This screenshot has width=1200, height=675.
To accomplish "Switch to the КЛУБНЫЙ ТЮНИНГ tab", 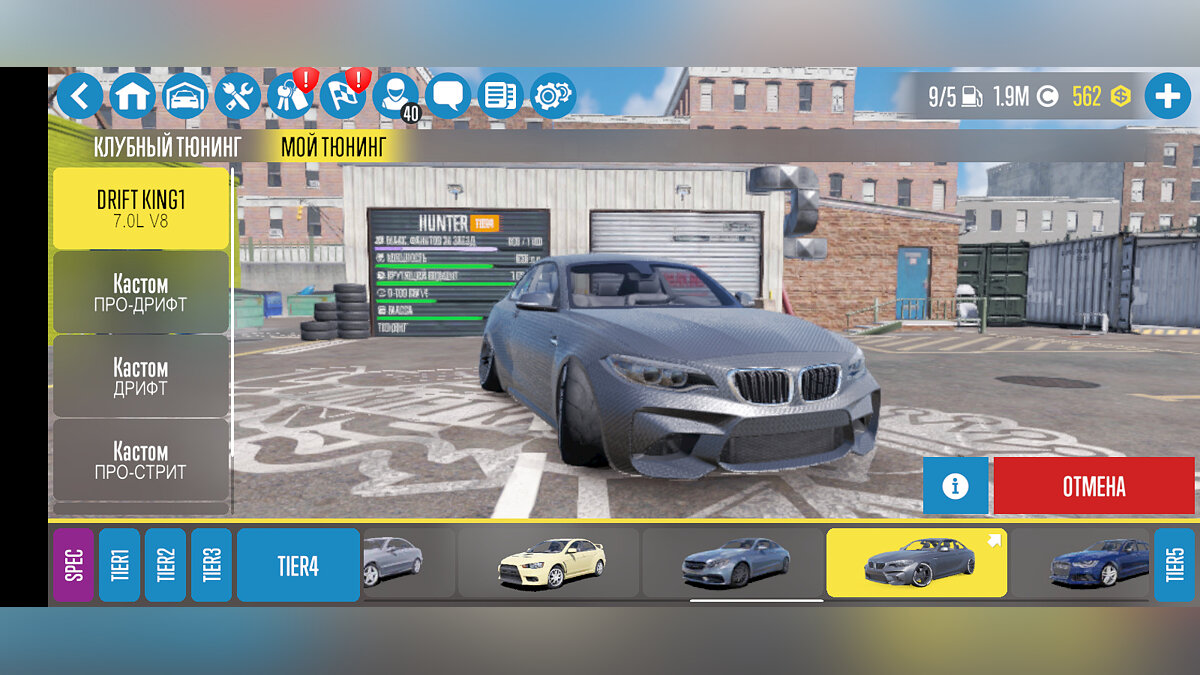I will coord(167,148).
